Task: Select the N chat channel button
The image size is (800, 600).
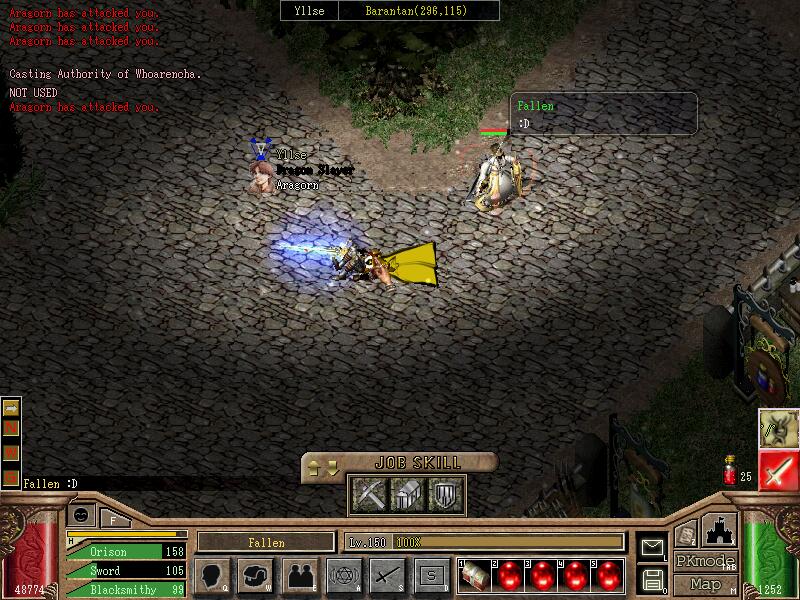Action: click(12, 428)
